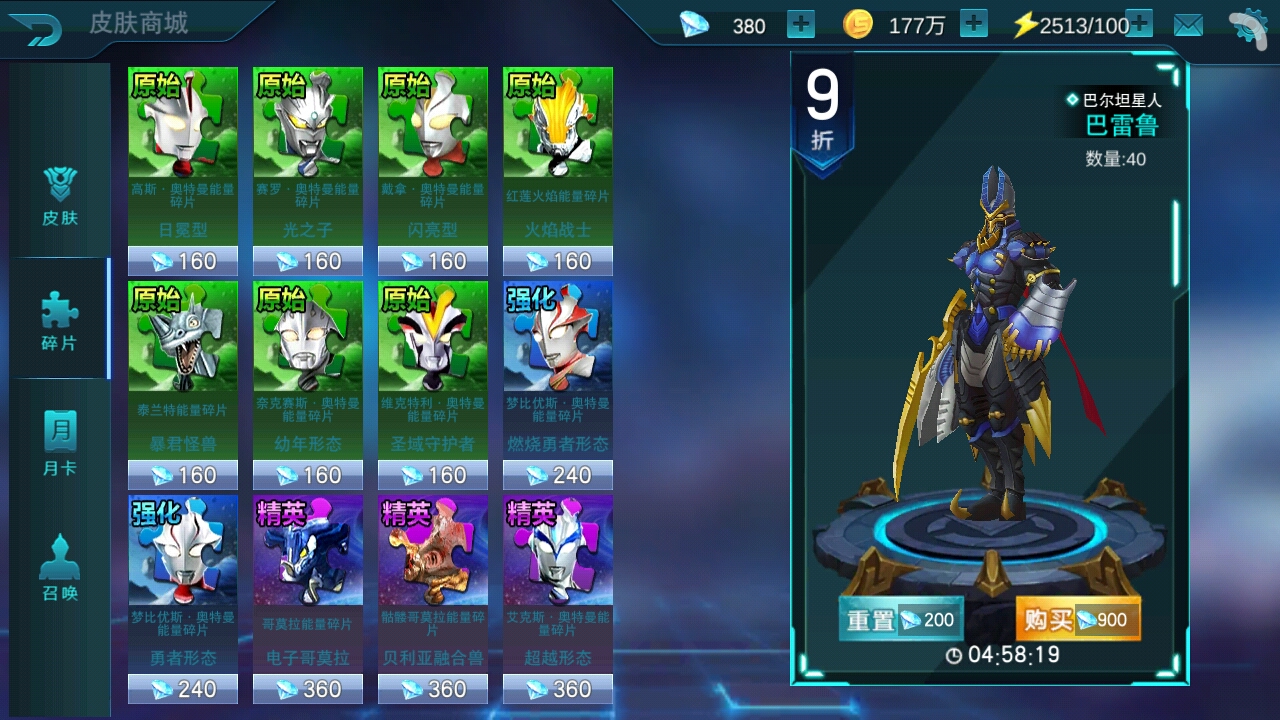Image resolution: width=1280 pixels, height=720 pixels.
Task: Add more diamonds with the plus button
Action: coord(801,25)
